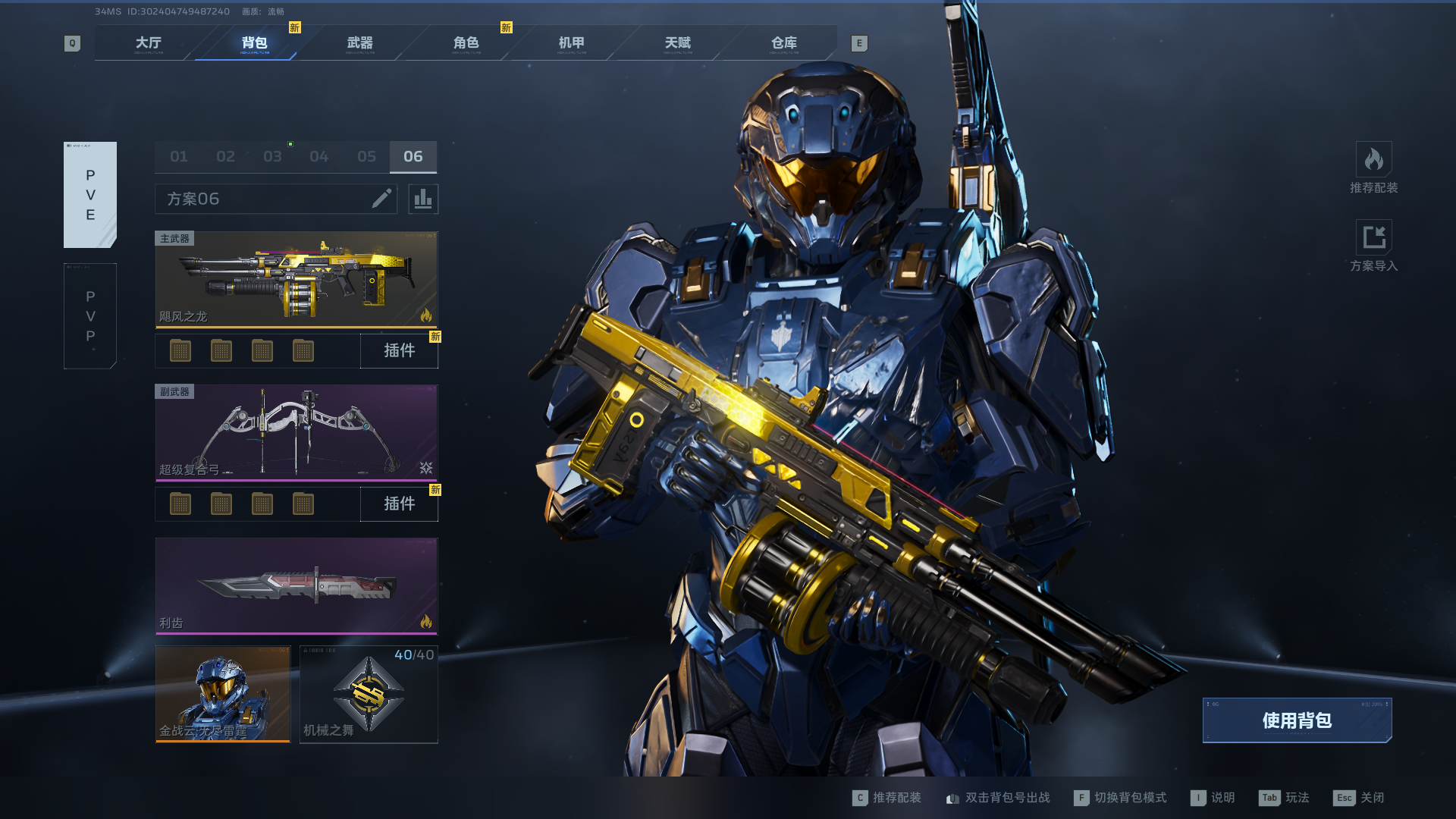Switch to PVP loadout mode

(x=90, y=316)
